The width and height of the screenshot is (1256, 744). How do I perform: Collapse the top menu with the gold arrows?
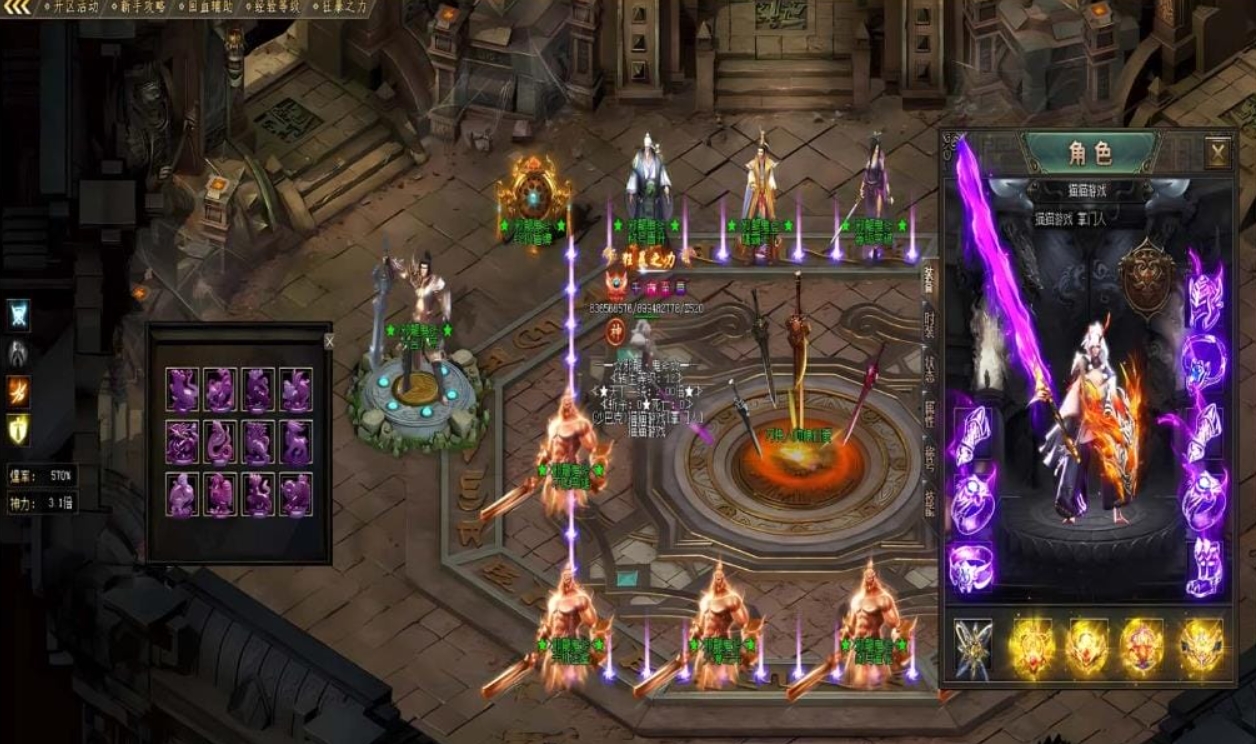16,8
